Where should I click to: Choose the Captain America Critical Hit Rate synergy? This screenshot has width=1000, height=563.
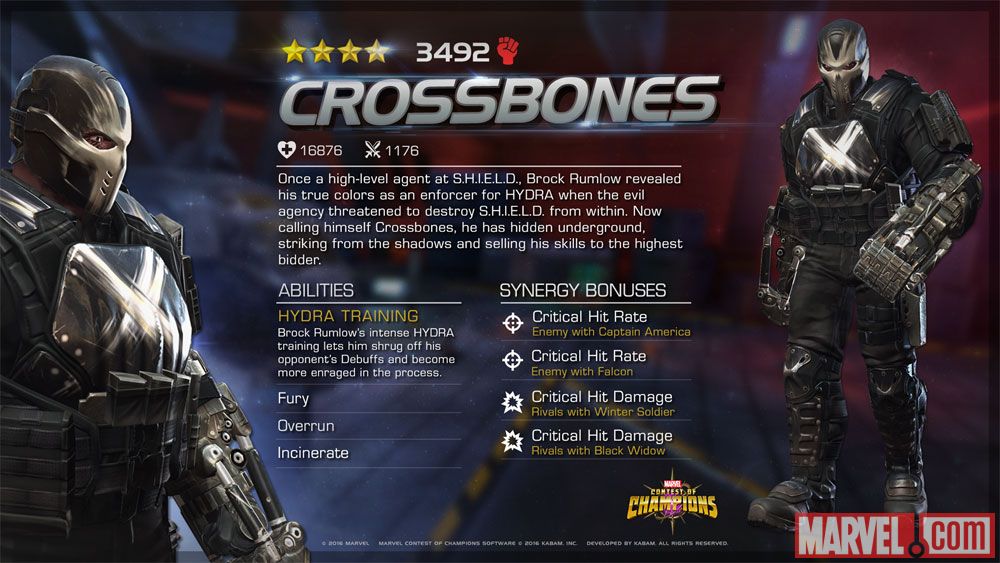pyautogui.click(x=596, y=323)
